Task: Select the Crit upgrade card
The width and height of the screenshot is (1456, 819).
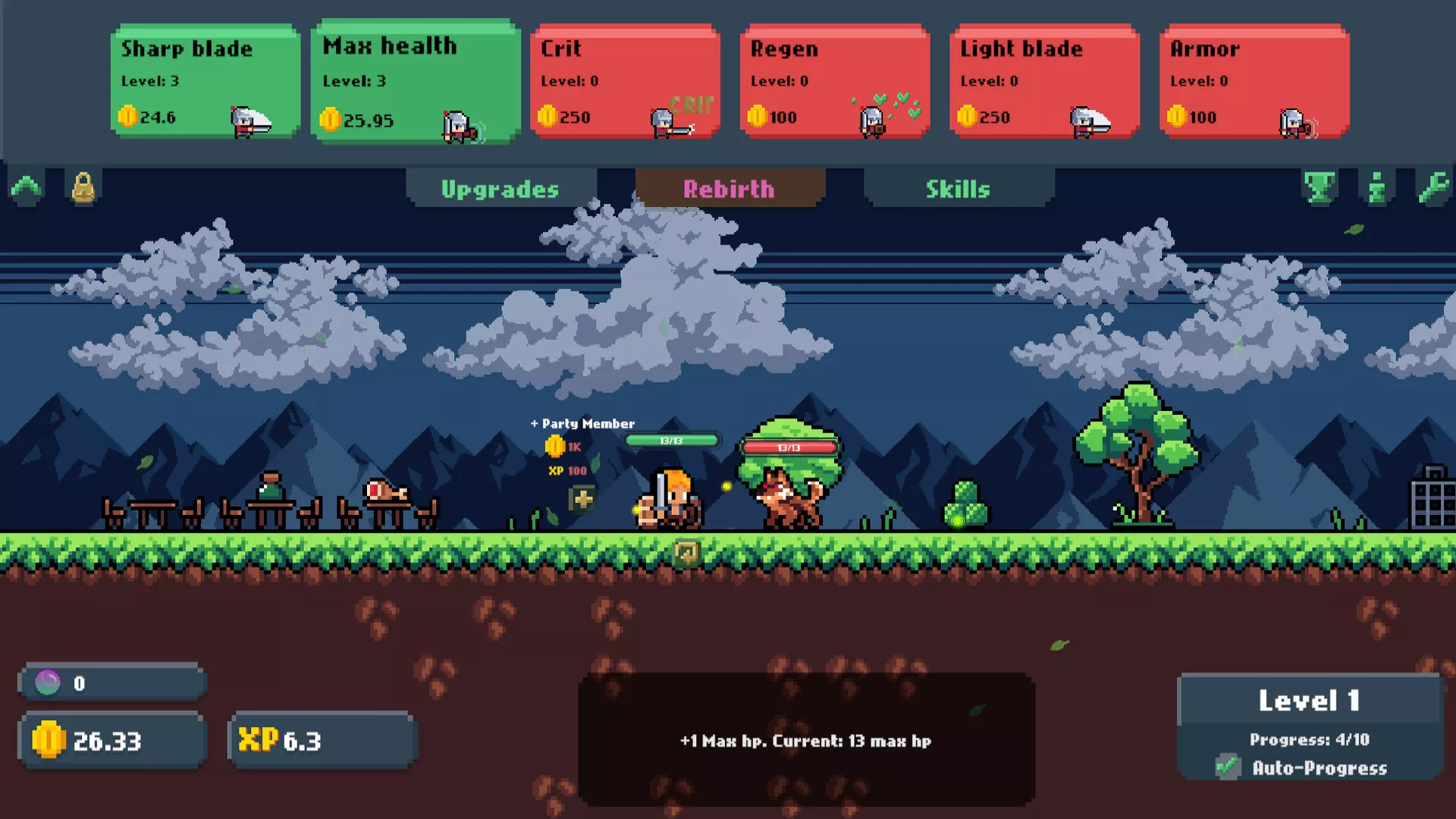Action: coord(625,81)
